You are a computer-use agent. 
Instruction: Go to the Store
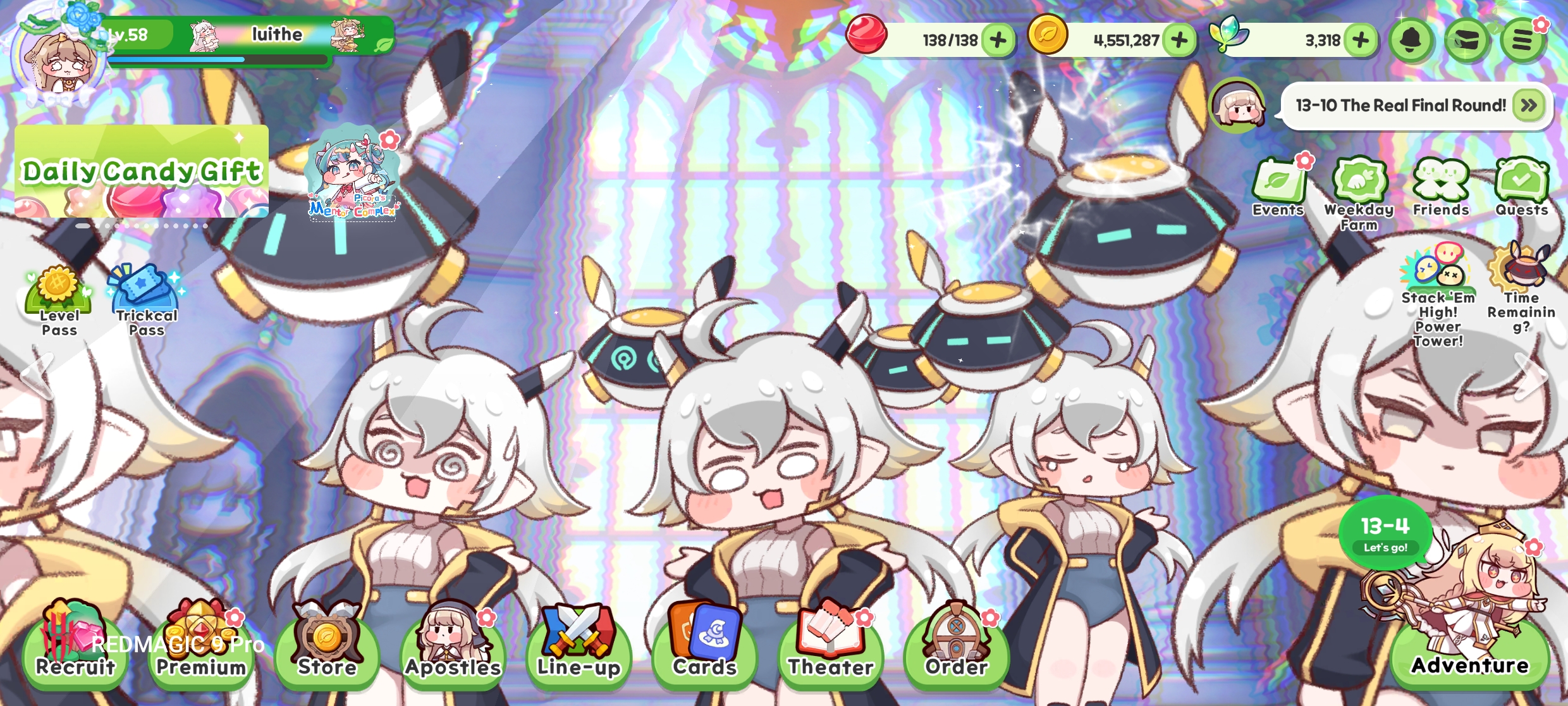[327, 645]
